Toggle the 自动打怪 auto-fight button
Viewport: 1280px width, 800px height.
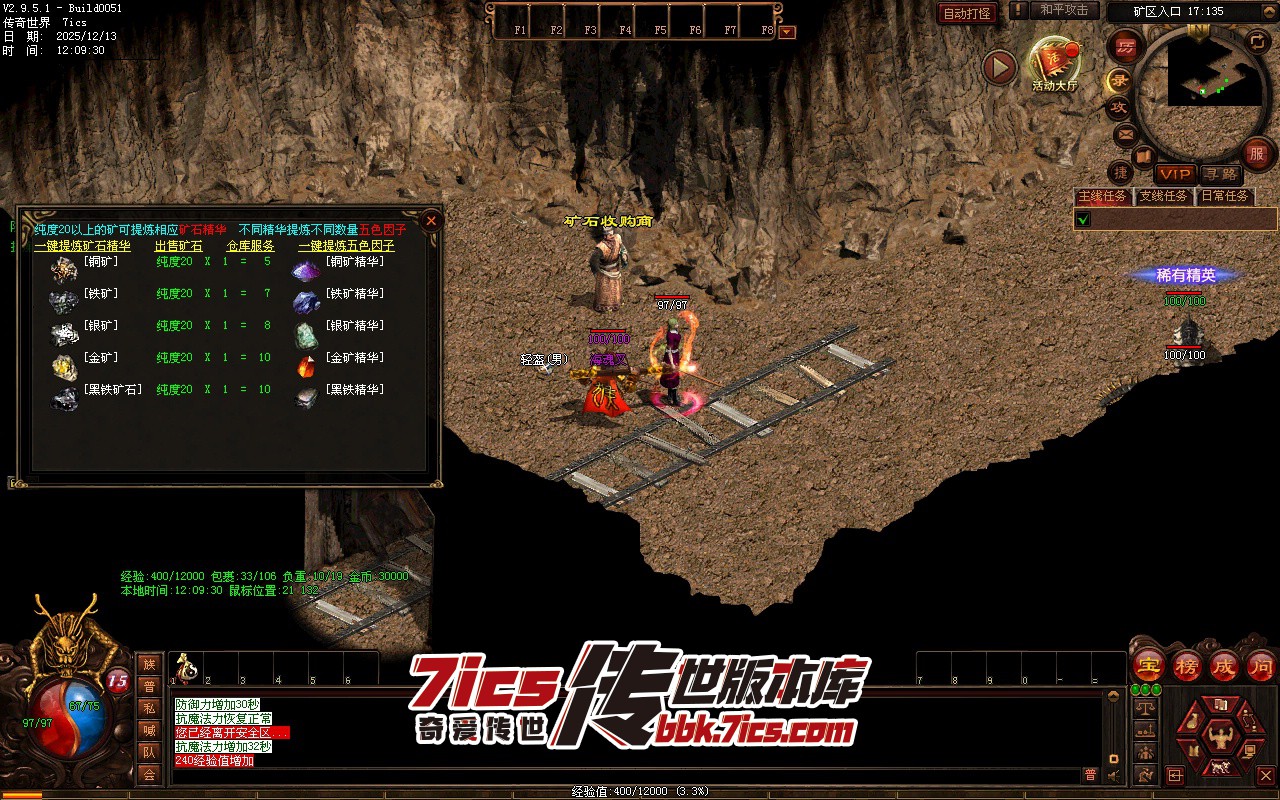[x=967, y=13]
